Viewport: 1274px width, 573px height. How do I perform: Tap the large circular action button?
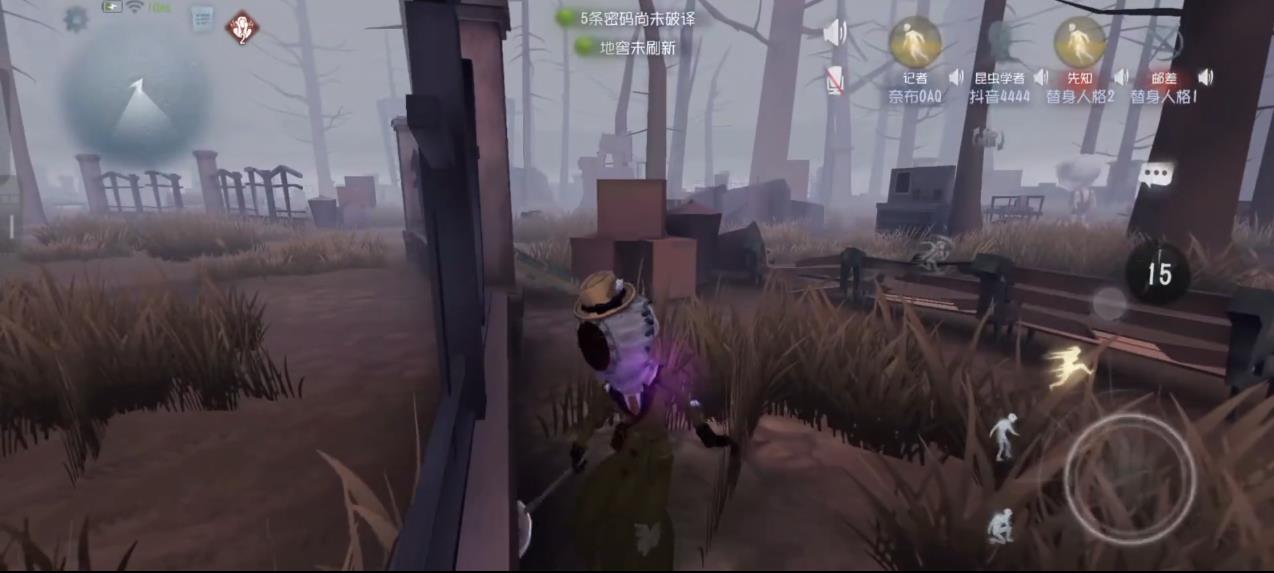coord(1129,478)
